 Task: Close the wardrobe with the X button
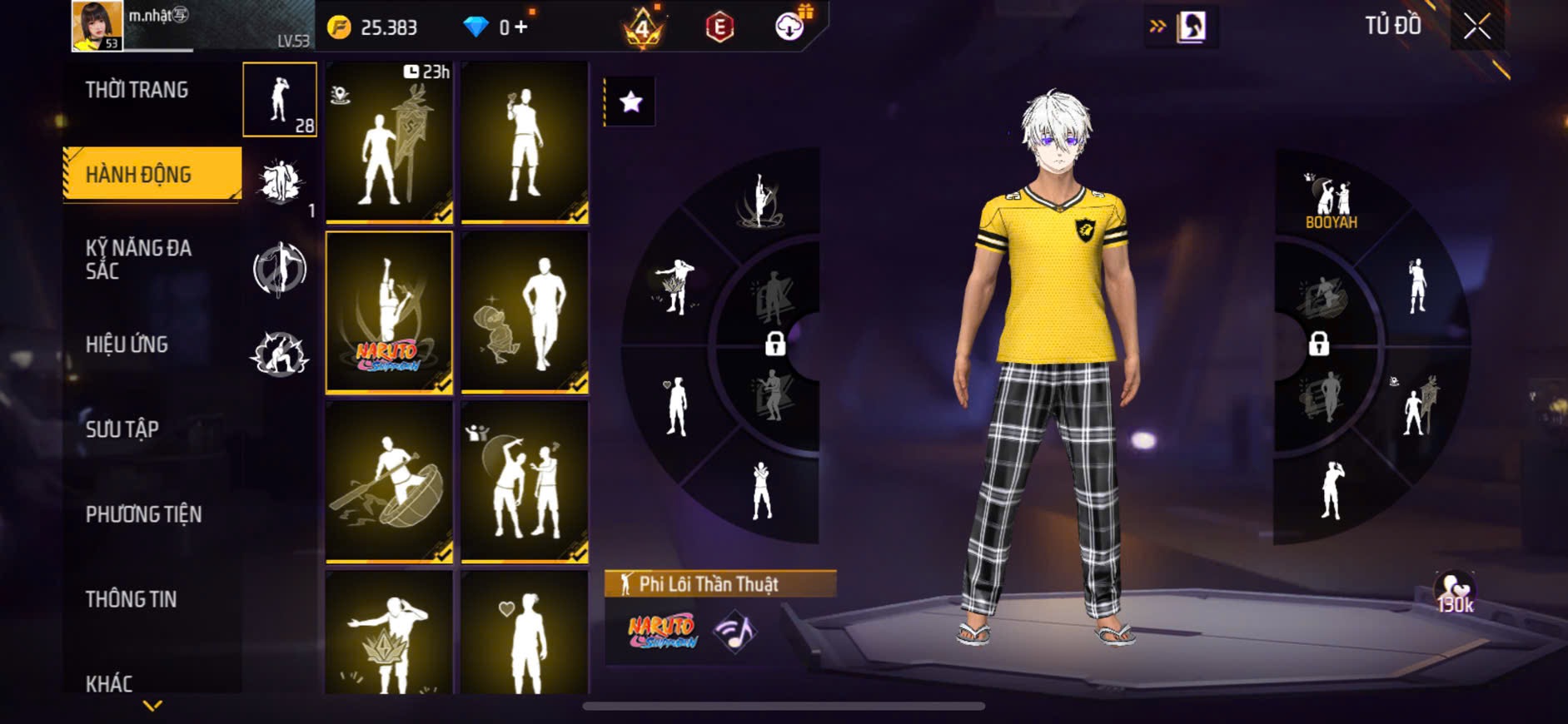tap(1476, 27)
